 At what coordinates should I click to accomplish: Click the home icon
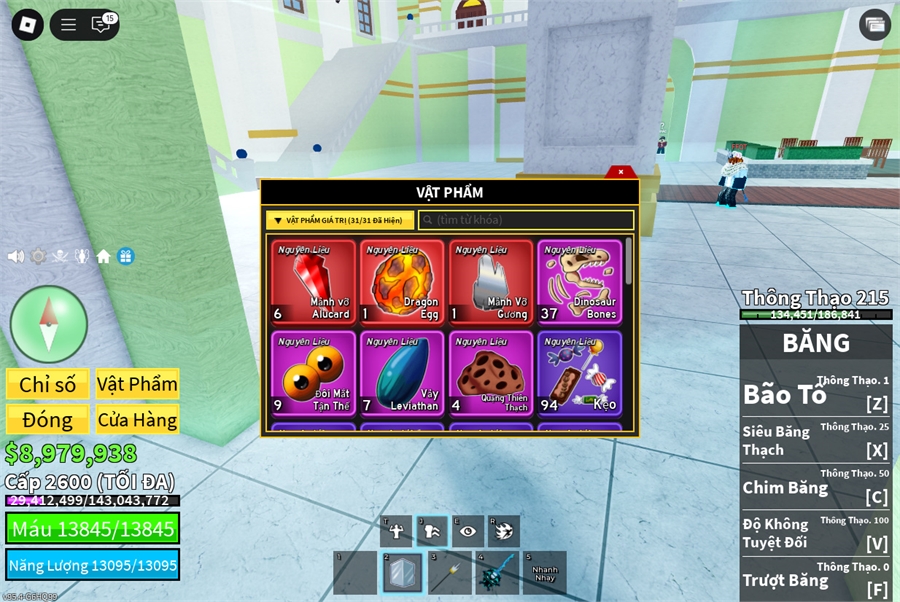click(x=103, y=256)
